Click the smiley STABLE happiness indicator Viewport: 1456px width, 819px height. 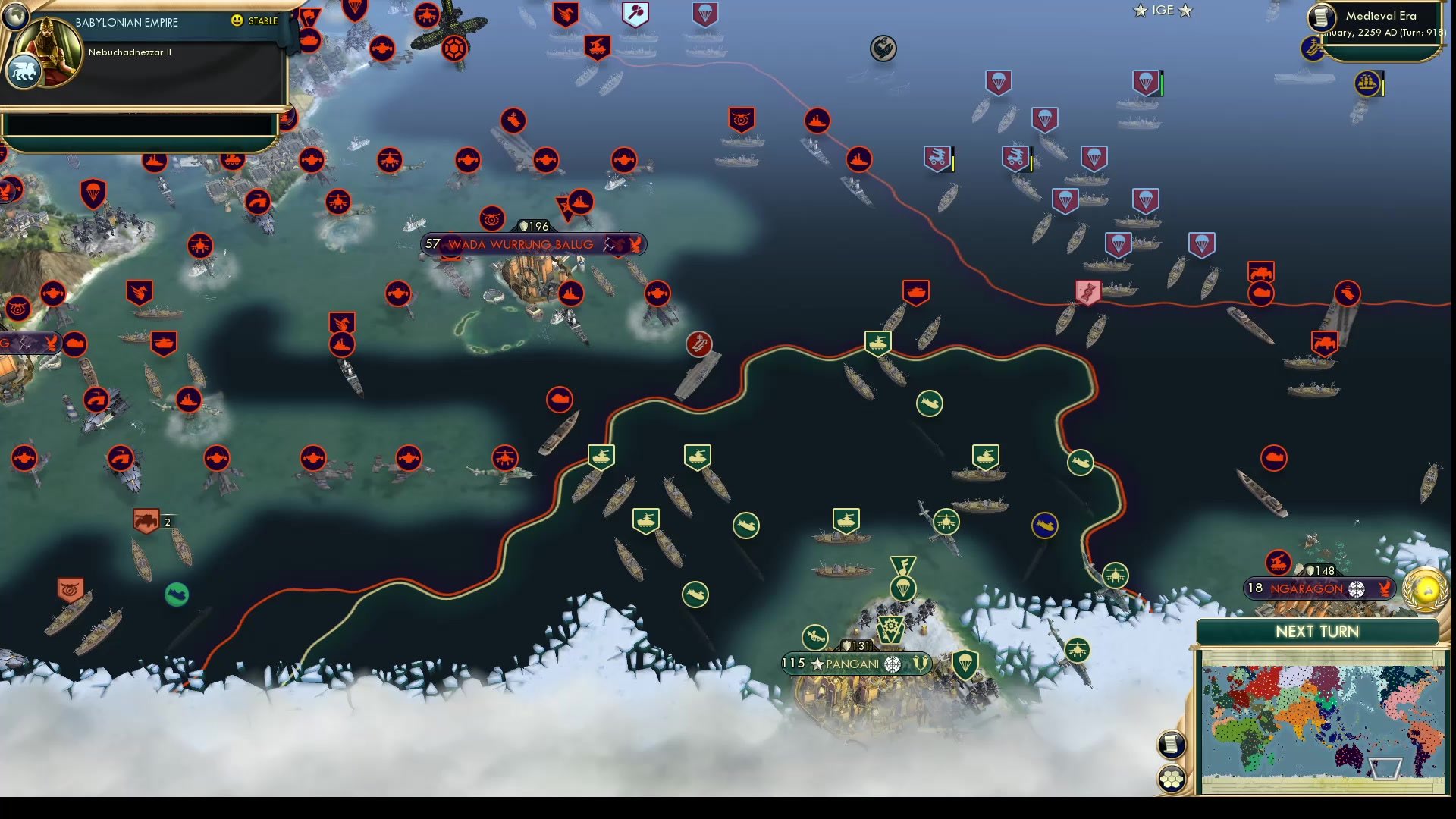238,21
